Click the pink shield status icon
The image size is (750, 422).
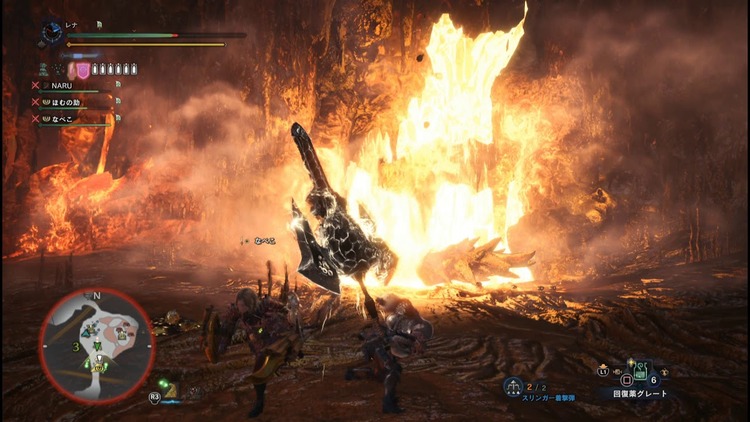(84, 69)
